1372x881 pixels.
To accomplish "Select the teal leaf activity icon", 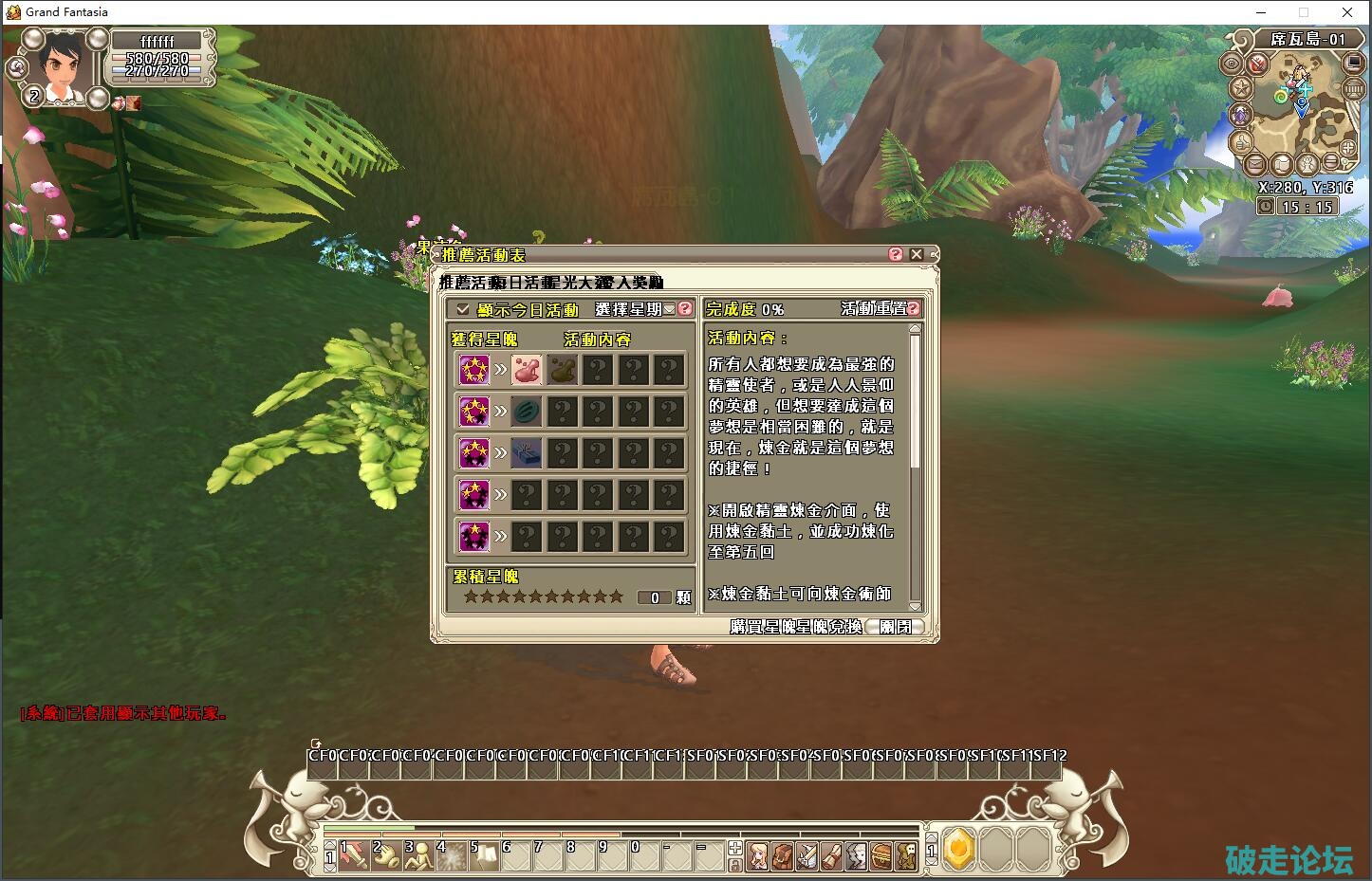I will click(527, 412).
